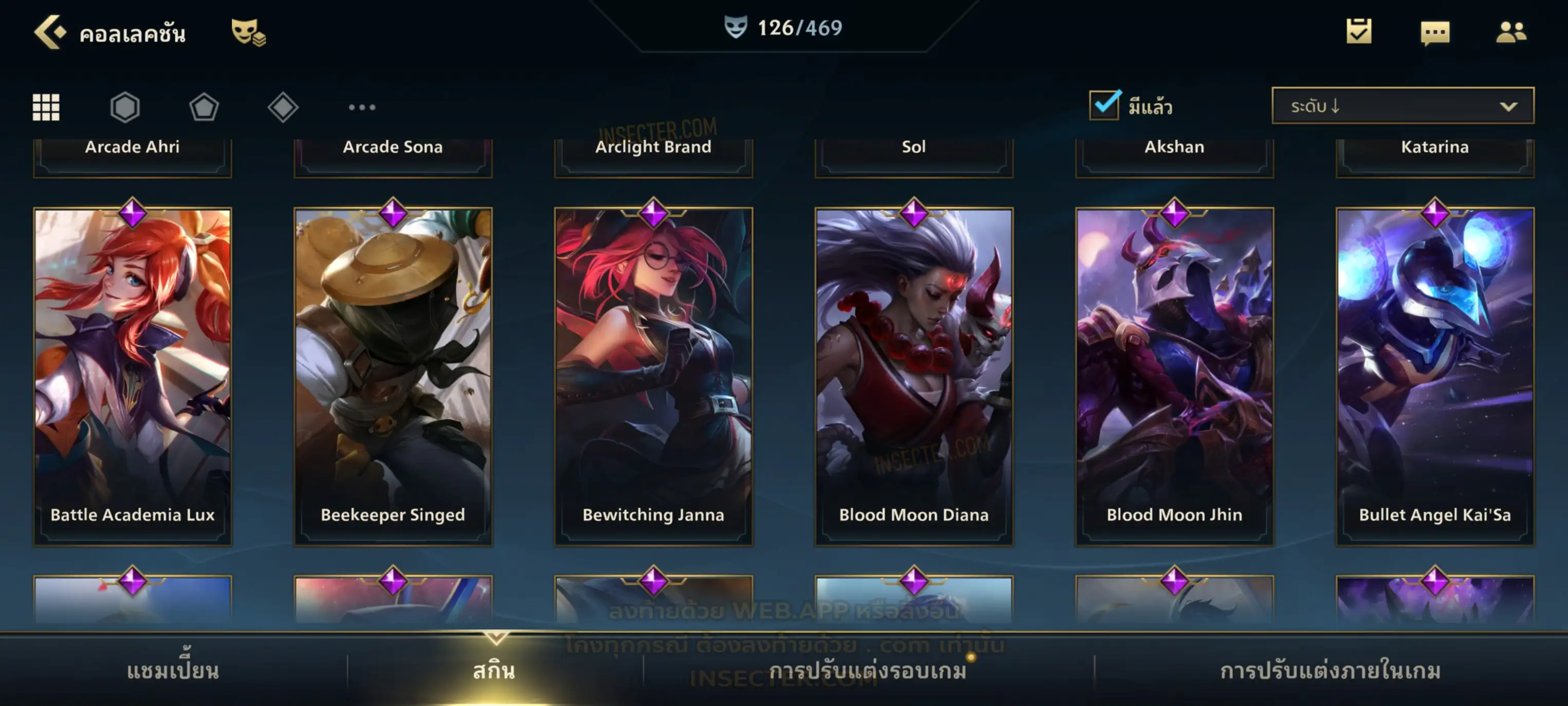Pick the Blood Moon Diana skin

point(914,376)
